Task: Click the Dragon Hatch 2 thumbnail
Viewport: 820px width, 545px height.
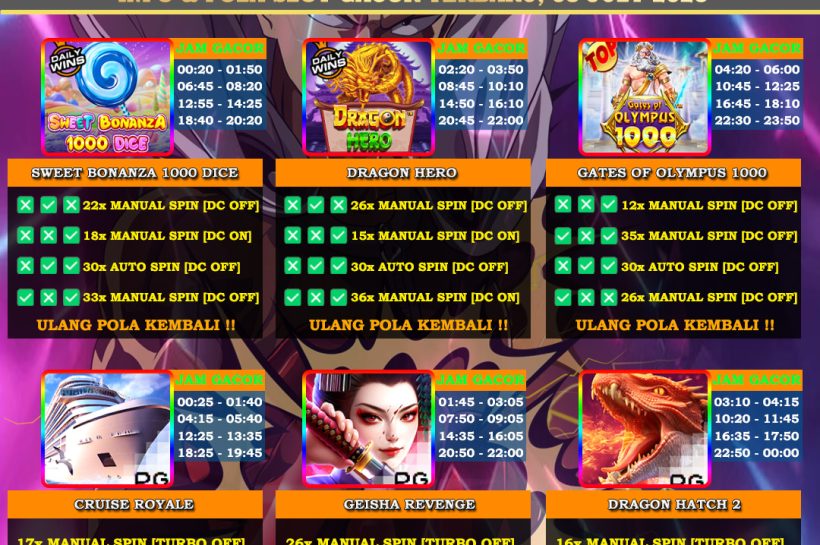Action: (644, 429)
